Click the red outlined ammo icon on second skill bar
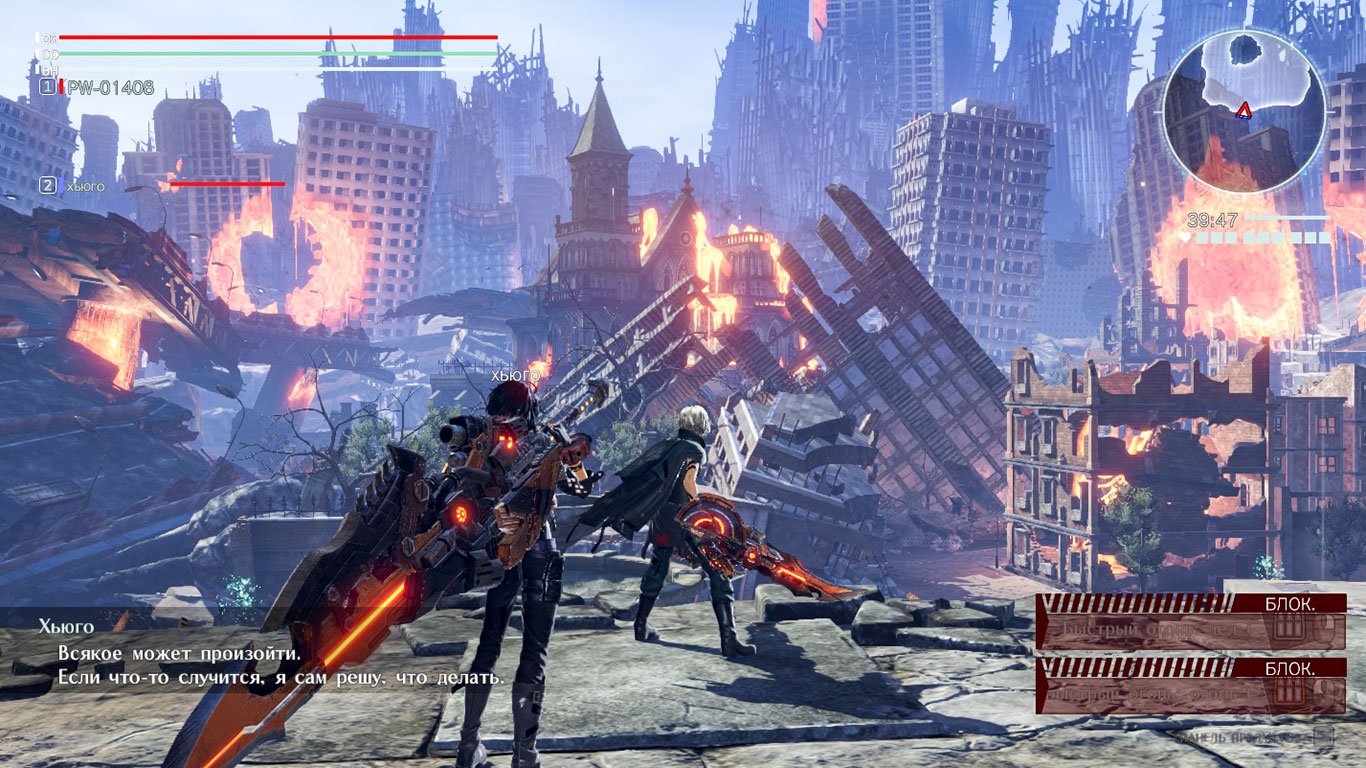1366x768 pixels. tap(1288, 692)
